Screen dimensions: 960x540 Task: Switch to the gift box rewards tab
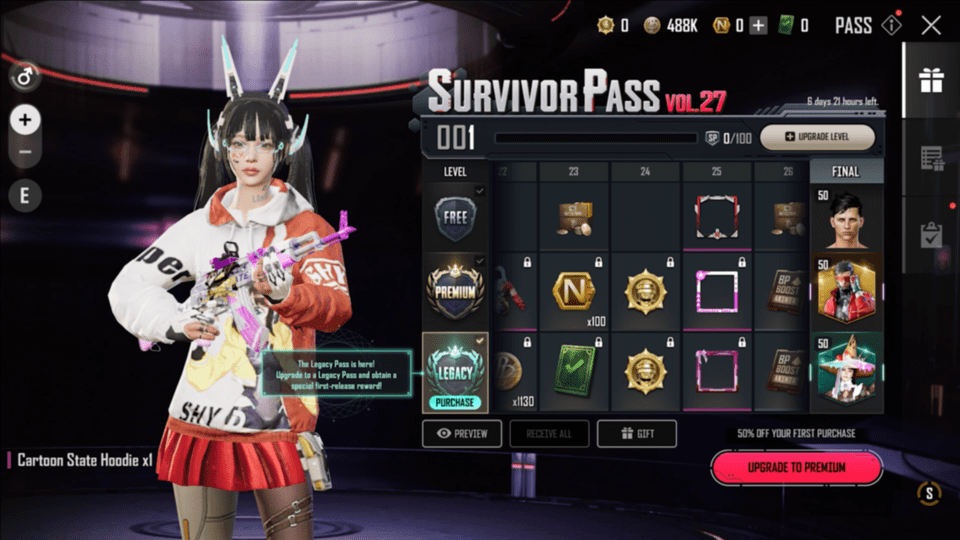click(x=932, y=80)
